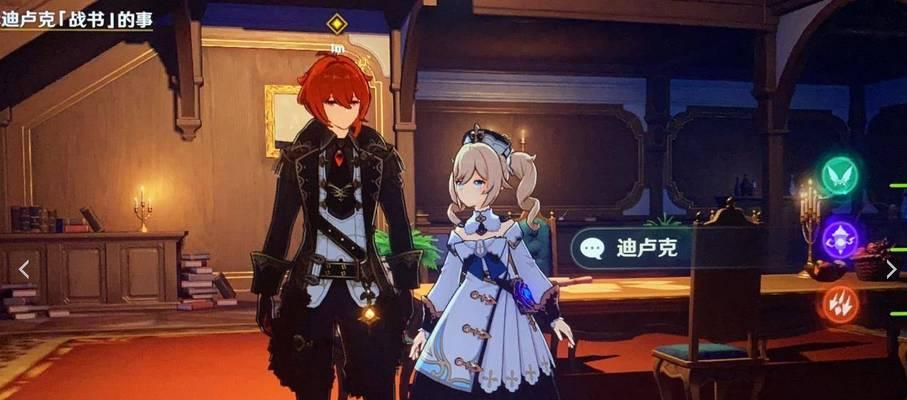Select the orange claw party icon
The width and height of the screenshot is (907, 400).
840,303
